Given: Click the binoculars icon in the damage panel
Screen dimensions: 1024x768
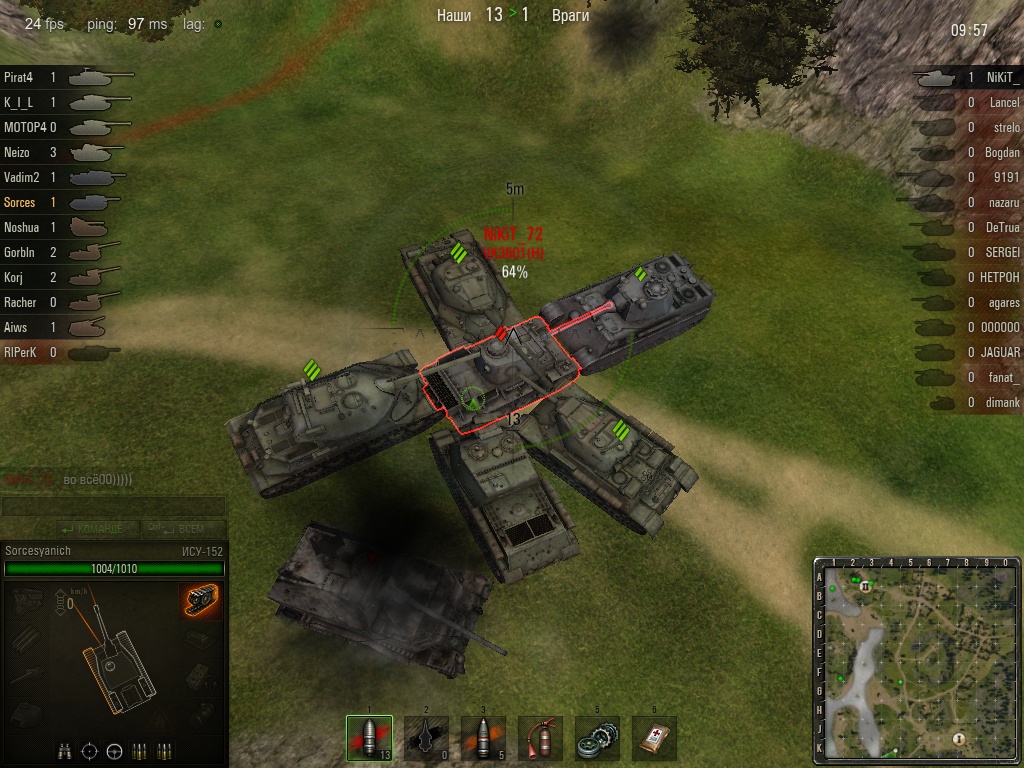Looking at the screenshot, I should click(64, 750).
